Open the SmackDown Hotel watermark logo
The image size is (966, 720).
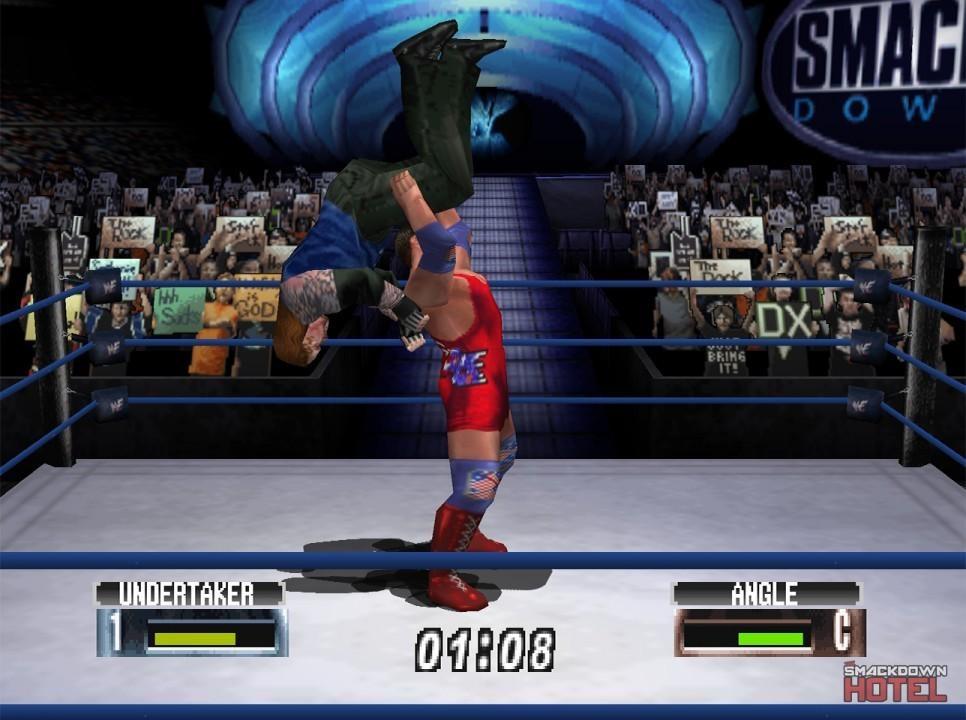[895, 682]
